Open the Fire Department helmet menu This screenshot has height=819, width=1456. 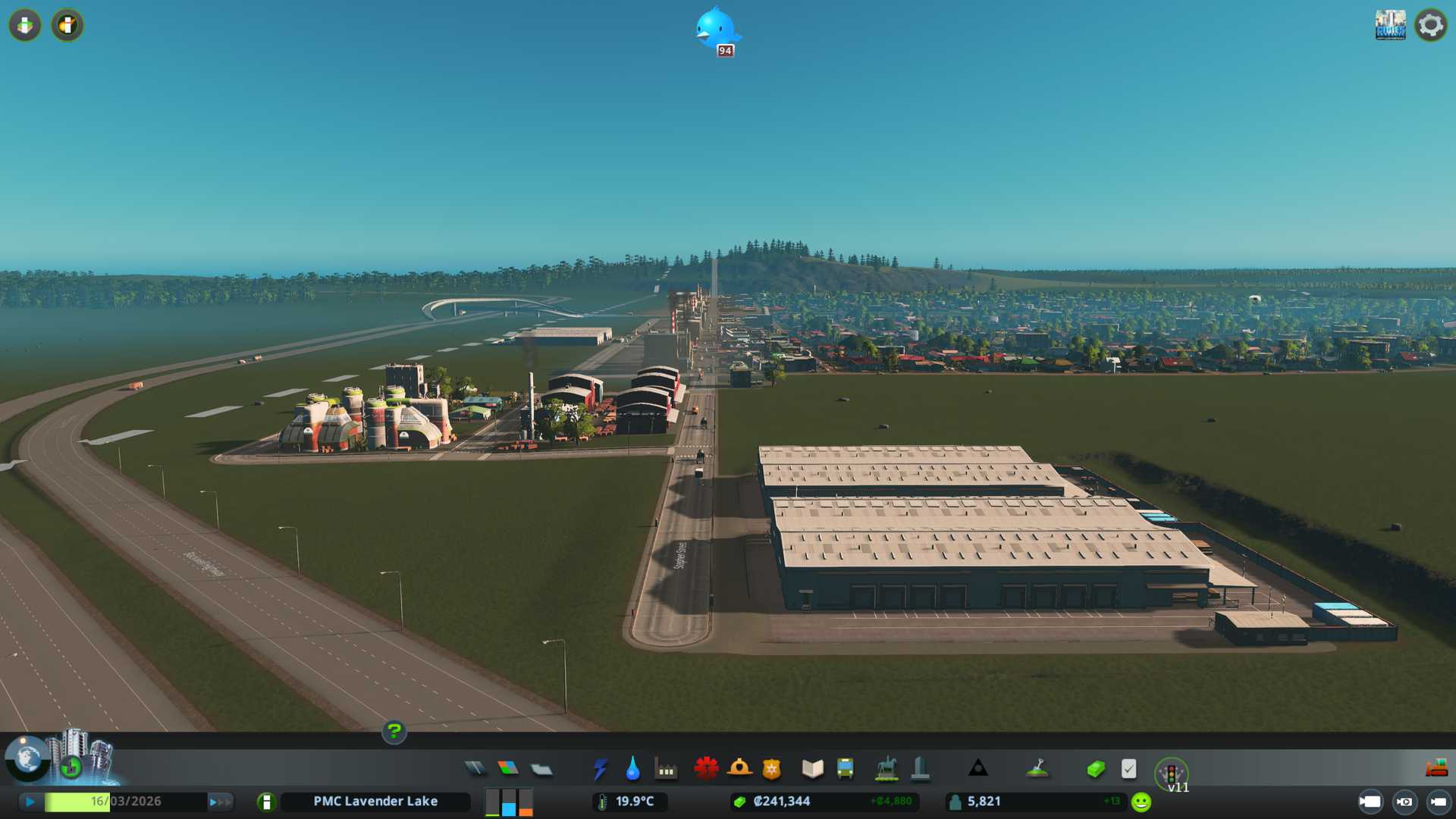pos(739,769)
